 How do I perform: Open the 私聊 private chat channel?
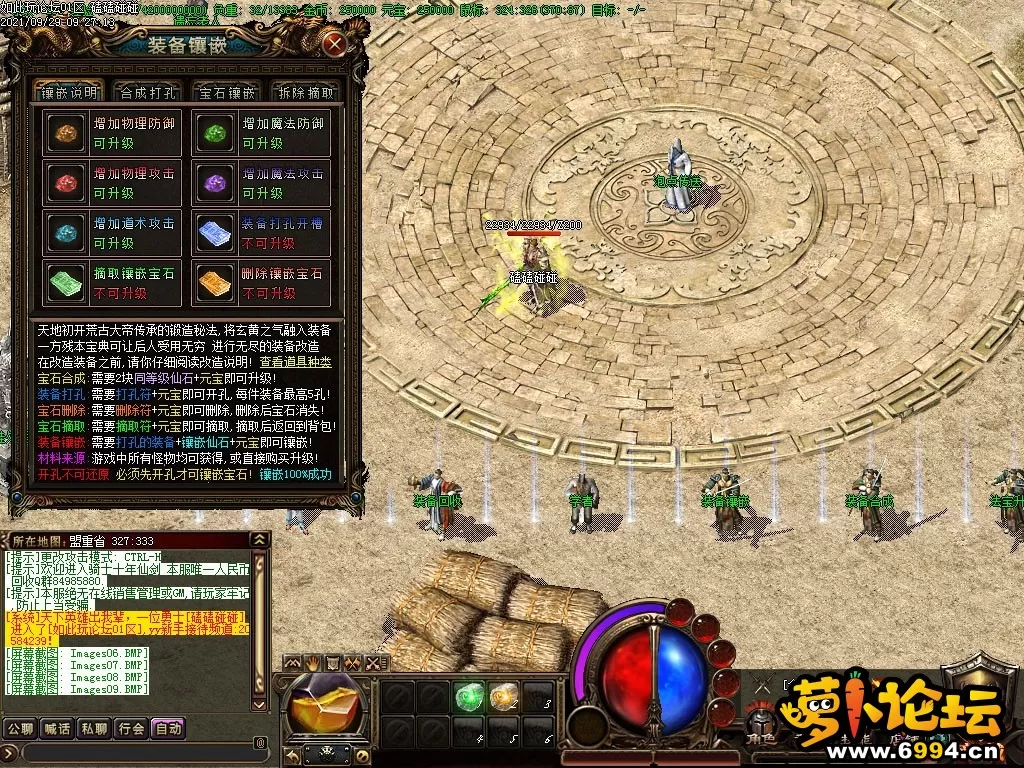pyautogui.click(x=95, y=728)
